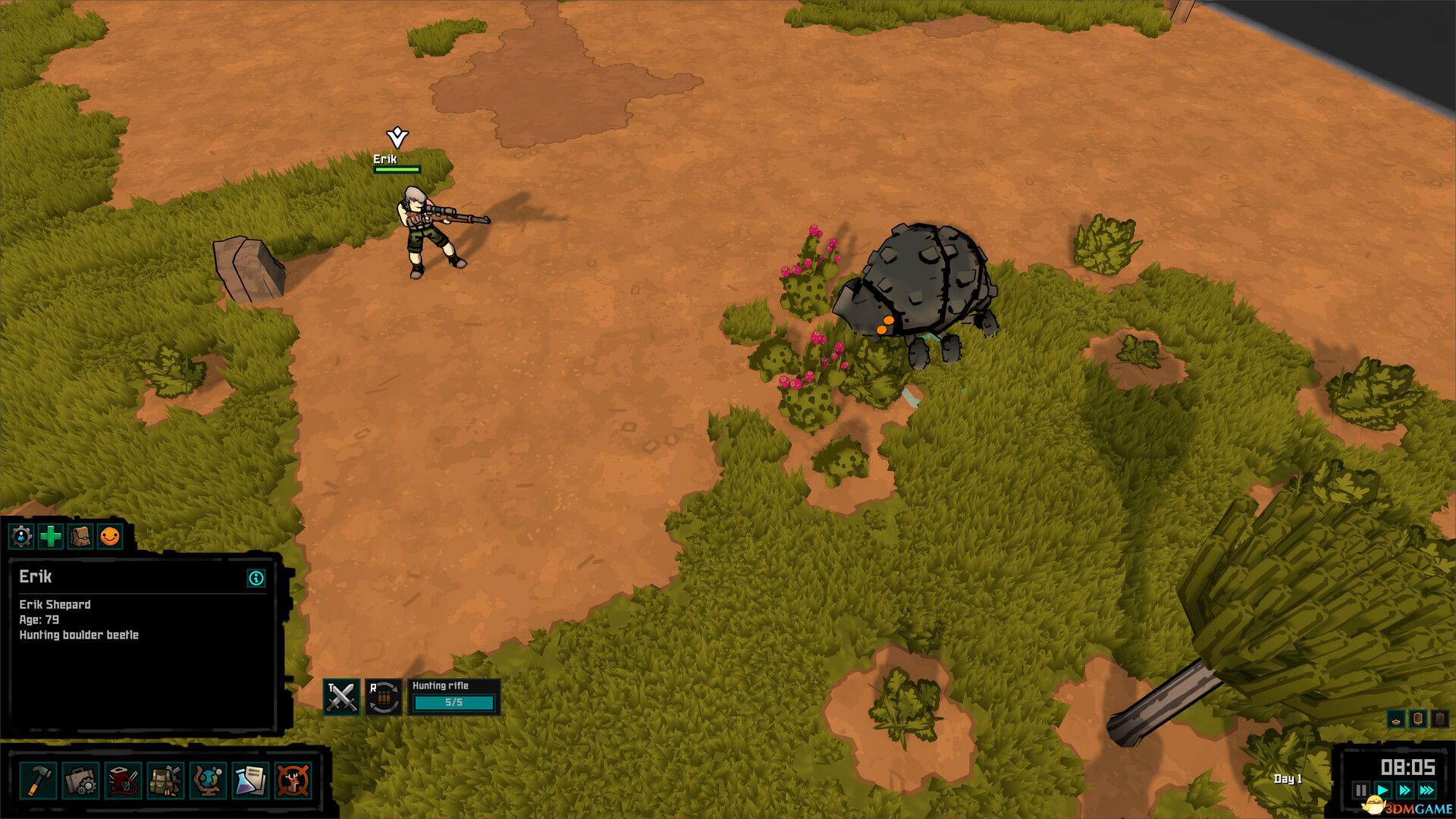Open the briefcase with gears menu
Viewport: 1456px width, 819px height.
[80, 780]
